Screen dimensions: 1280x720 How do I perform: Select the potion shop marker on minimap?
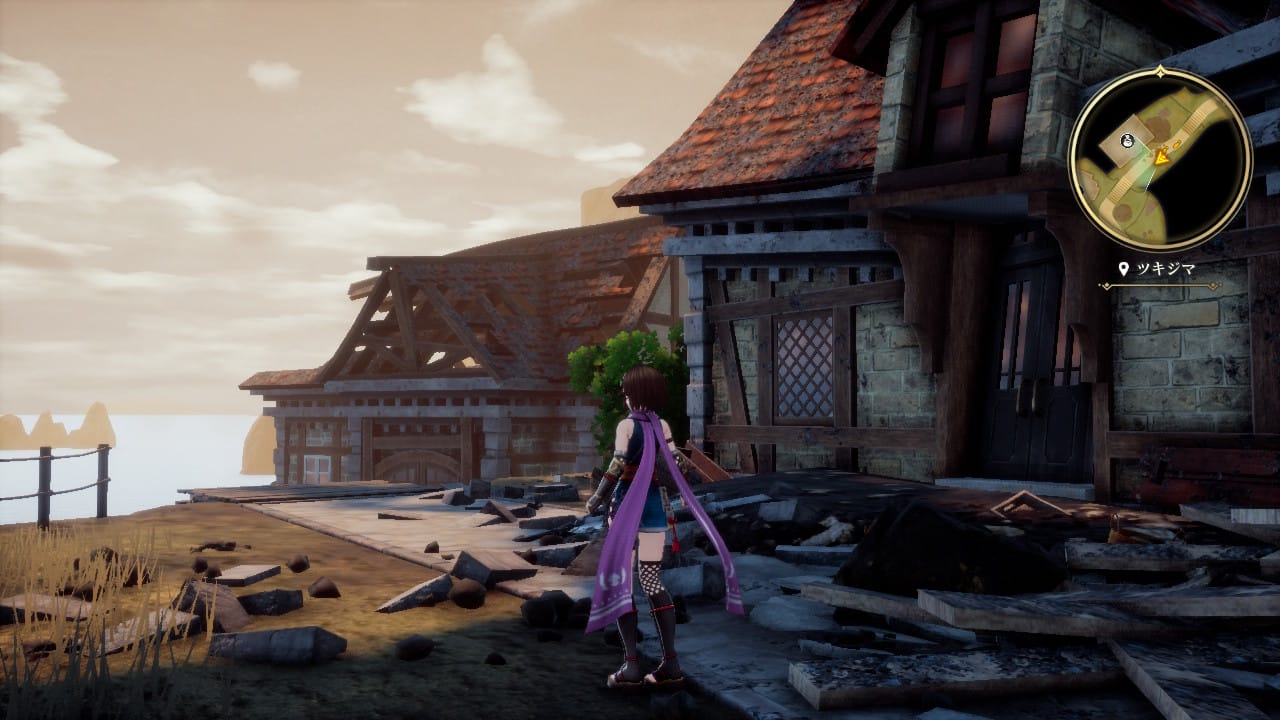[x=1128, y=139]
